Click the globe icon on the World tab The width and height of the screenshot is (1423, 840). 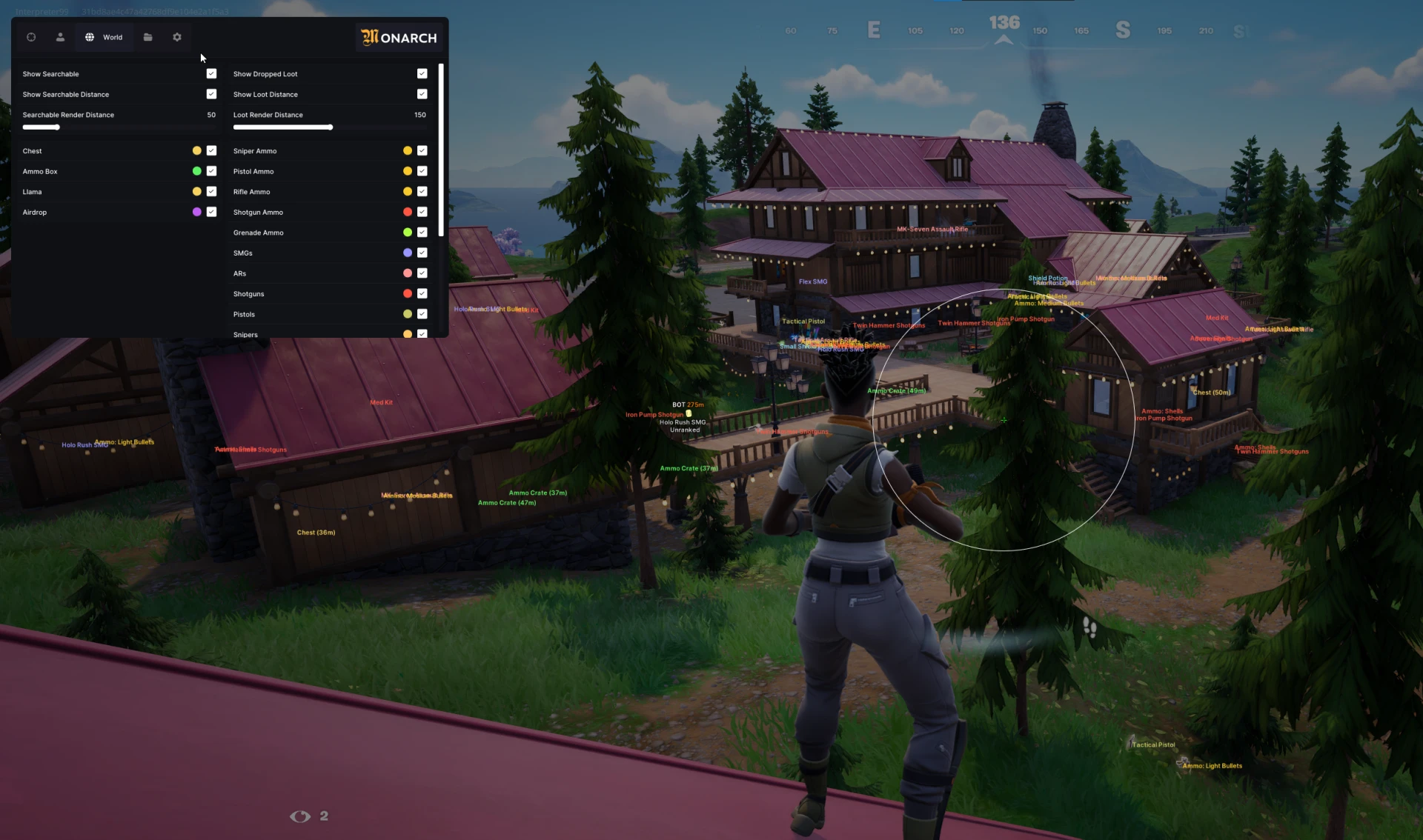[89, 37]
